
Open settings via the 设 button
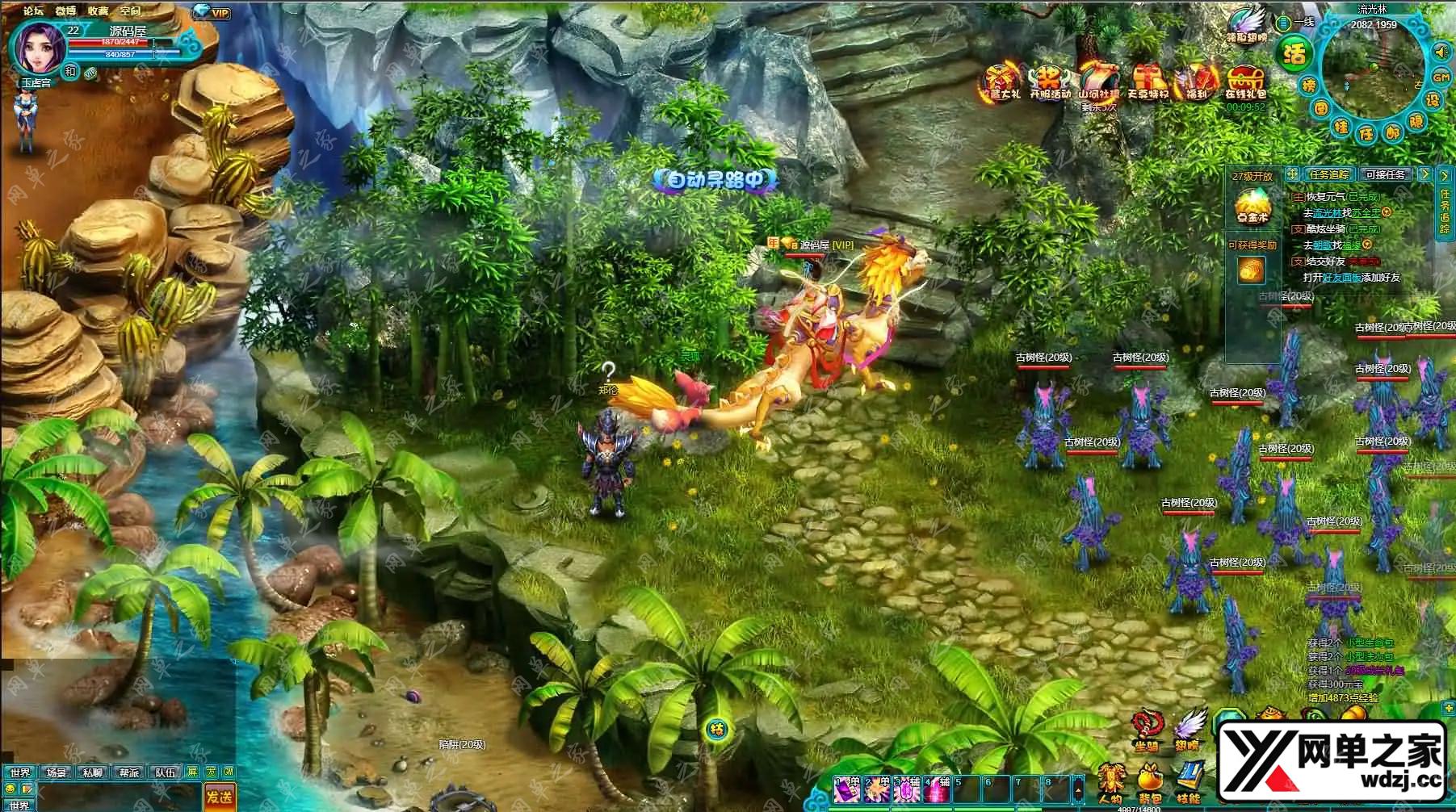point(1433,100)
